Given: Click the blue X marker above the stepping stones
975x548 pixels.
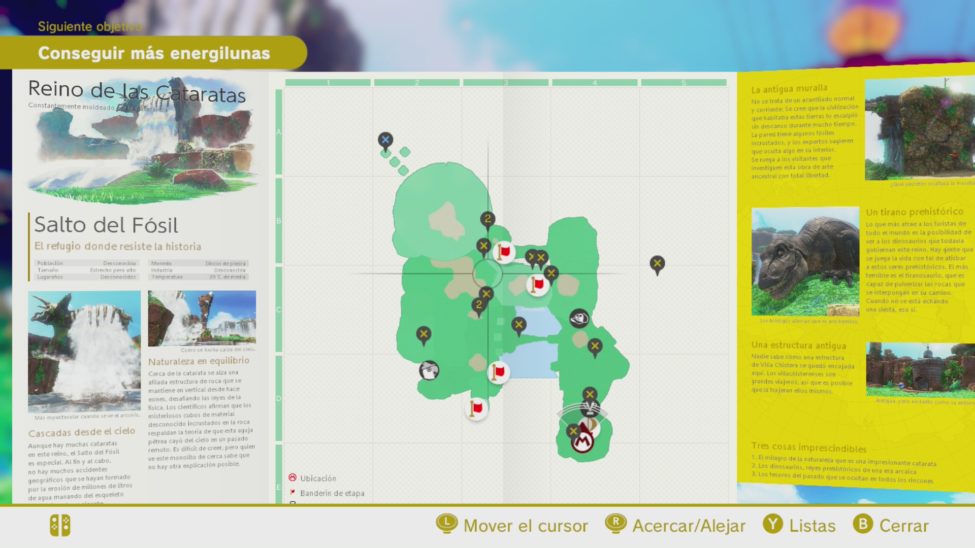Looking at the screenshot, I should click(385, 140).
